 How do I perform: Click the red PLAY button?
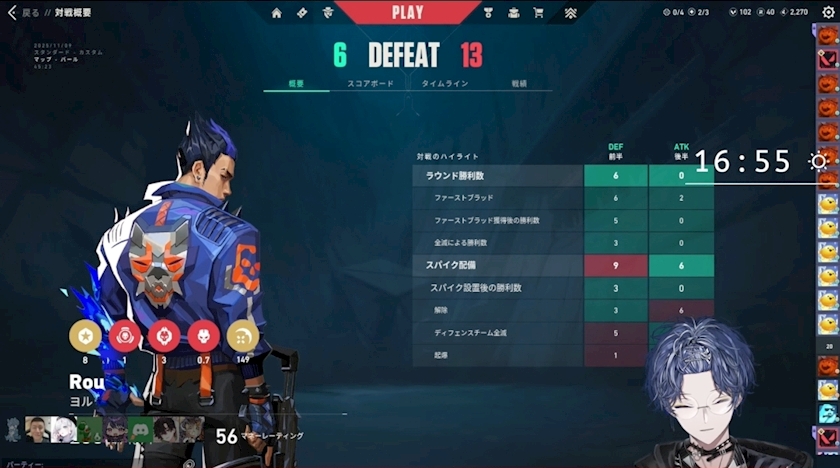pyautogui.click(x=407, y=13)
